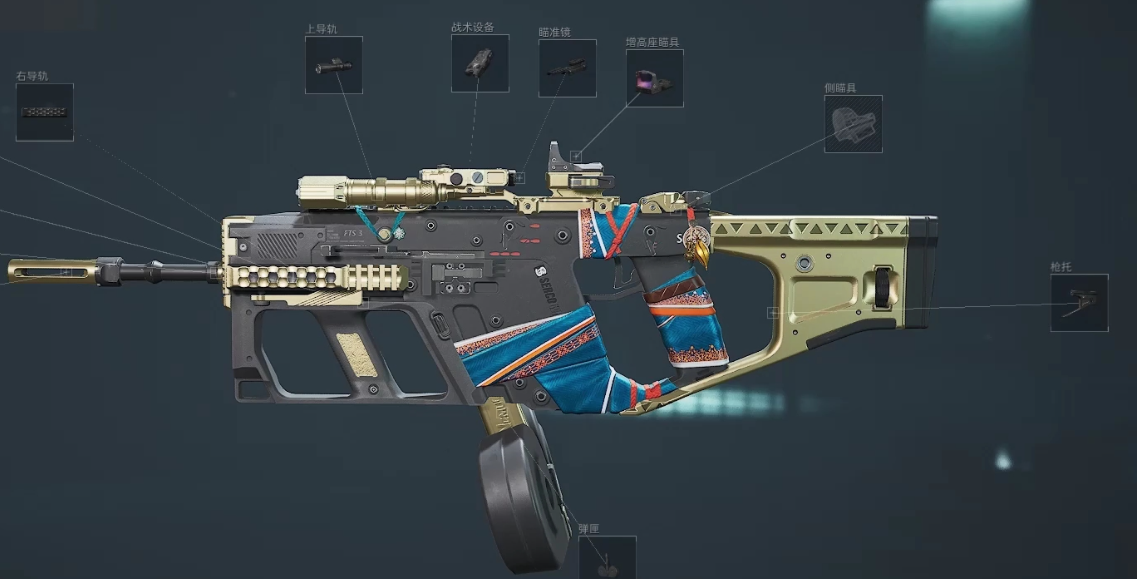1137x579 pixels.
Task: Choose the 侧瞄具 side sight slot
Action: 853,124
